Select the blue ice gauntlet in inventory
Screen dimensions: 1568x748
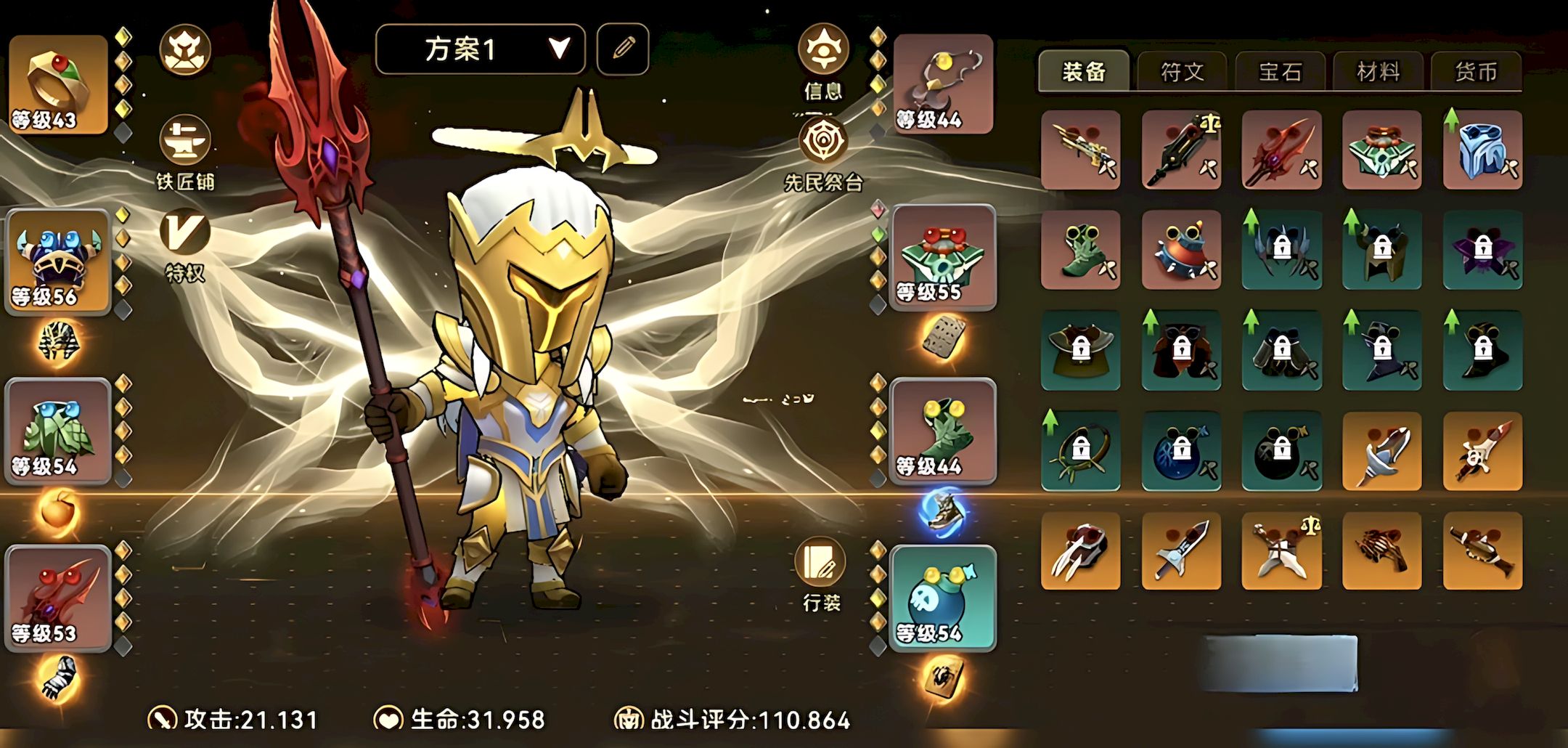click(x=1482, y=150)
